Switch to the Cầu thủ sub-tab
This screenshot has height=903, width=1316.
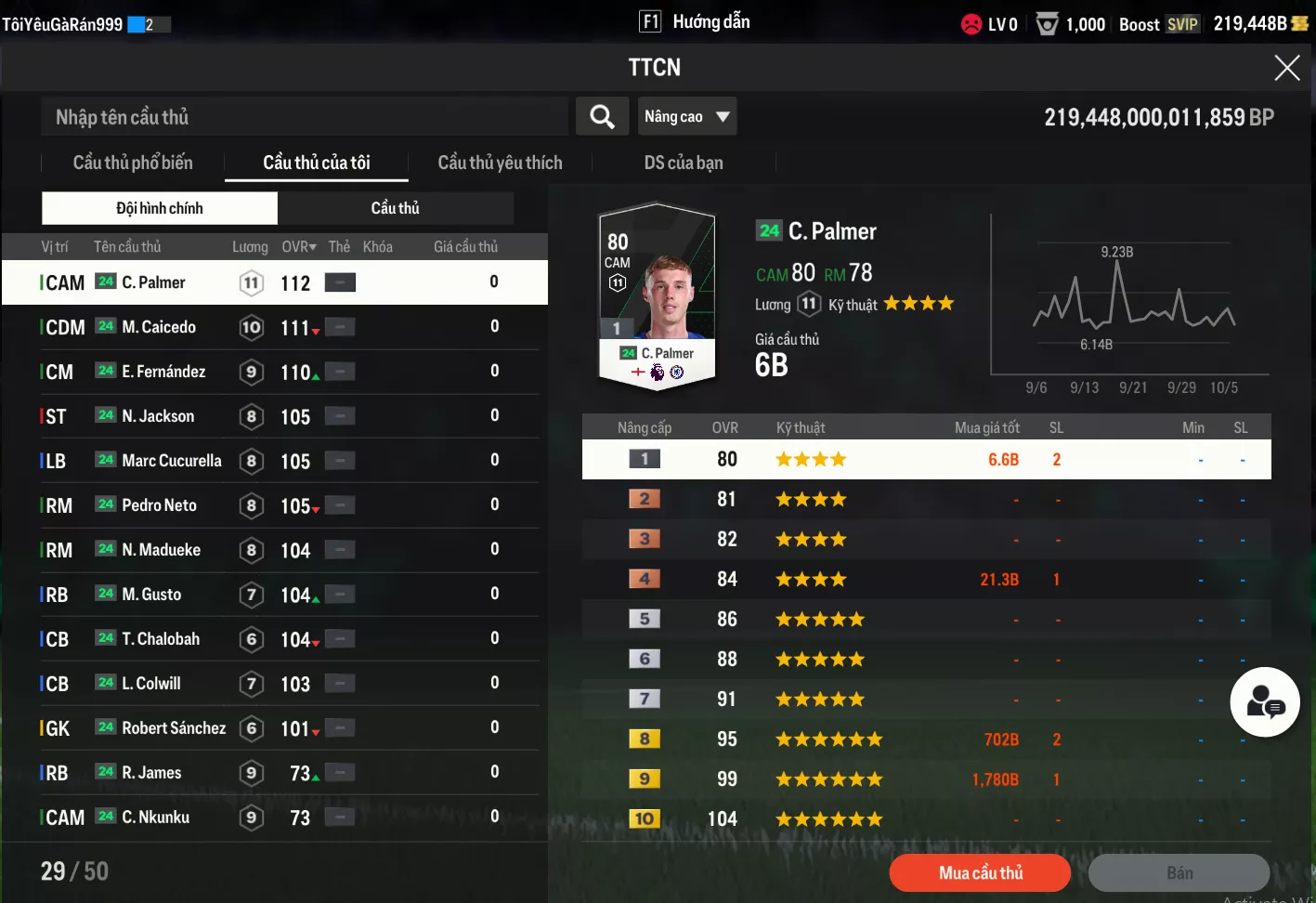tap(396, 208)
